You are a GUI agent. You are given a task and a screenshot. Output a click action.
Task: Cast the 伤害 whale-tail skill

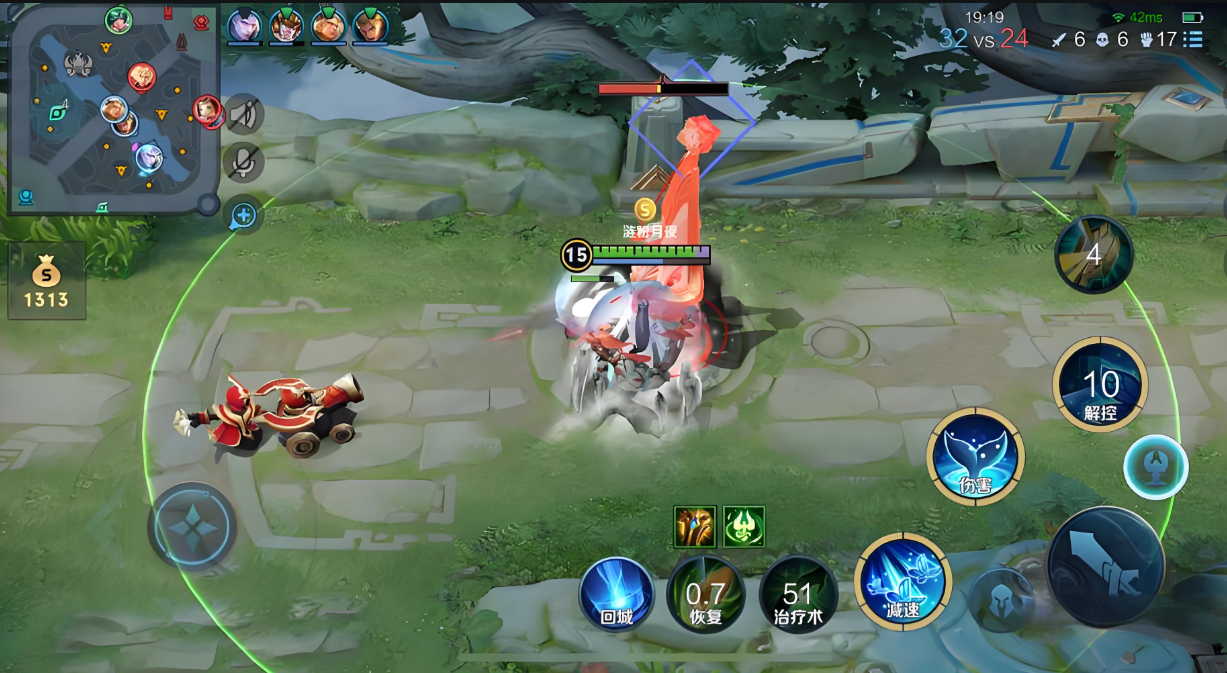[x=975, y=456]
